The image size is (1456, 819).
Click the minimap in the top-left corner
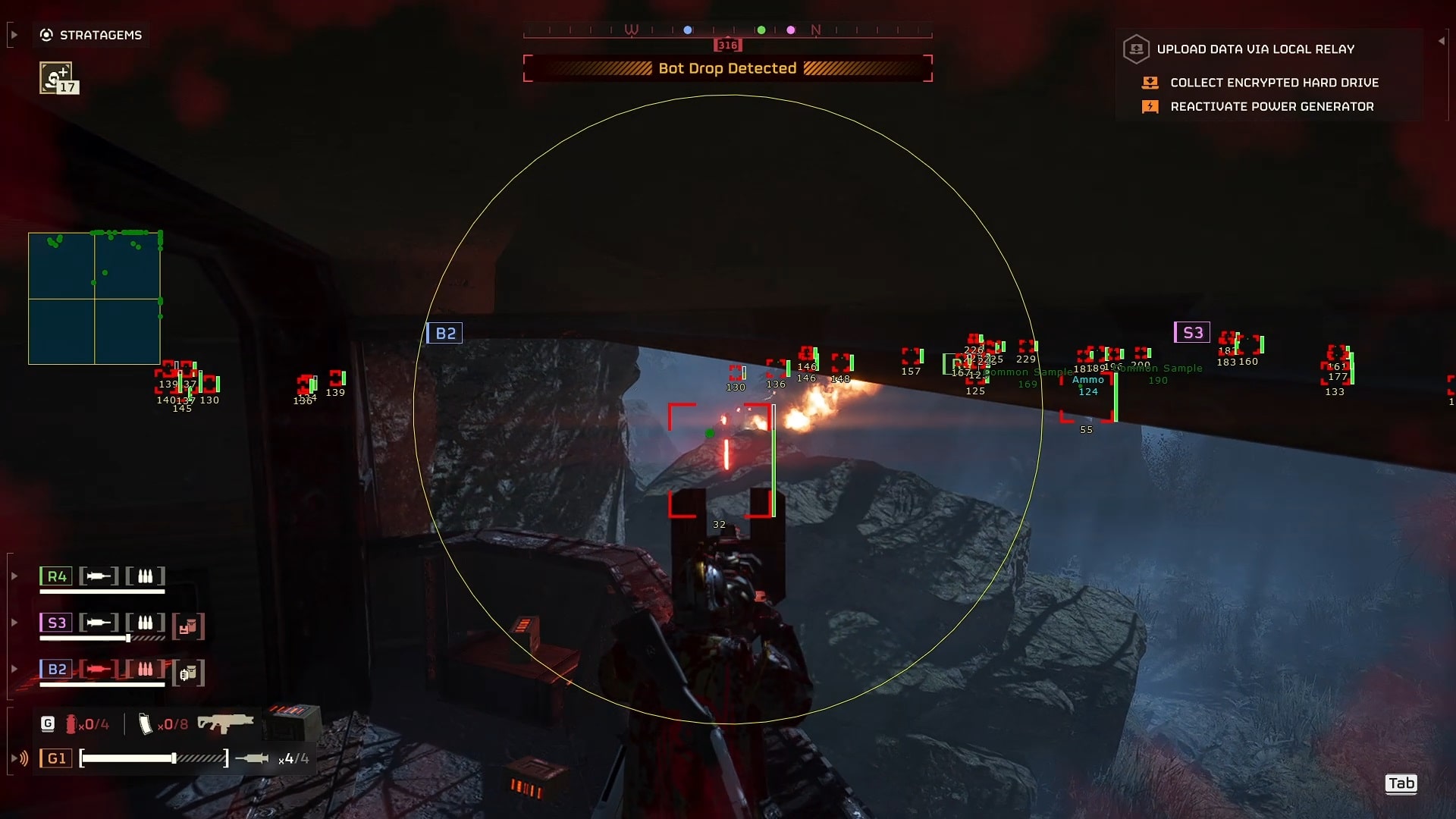coord(94,298)
